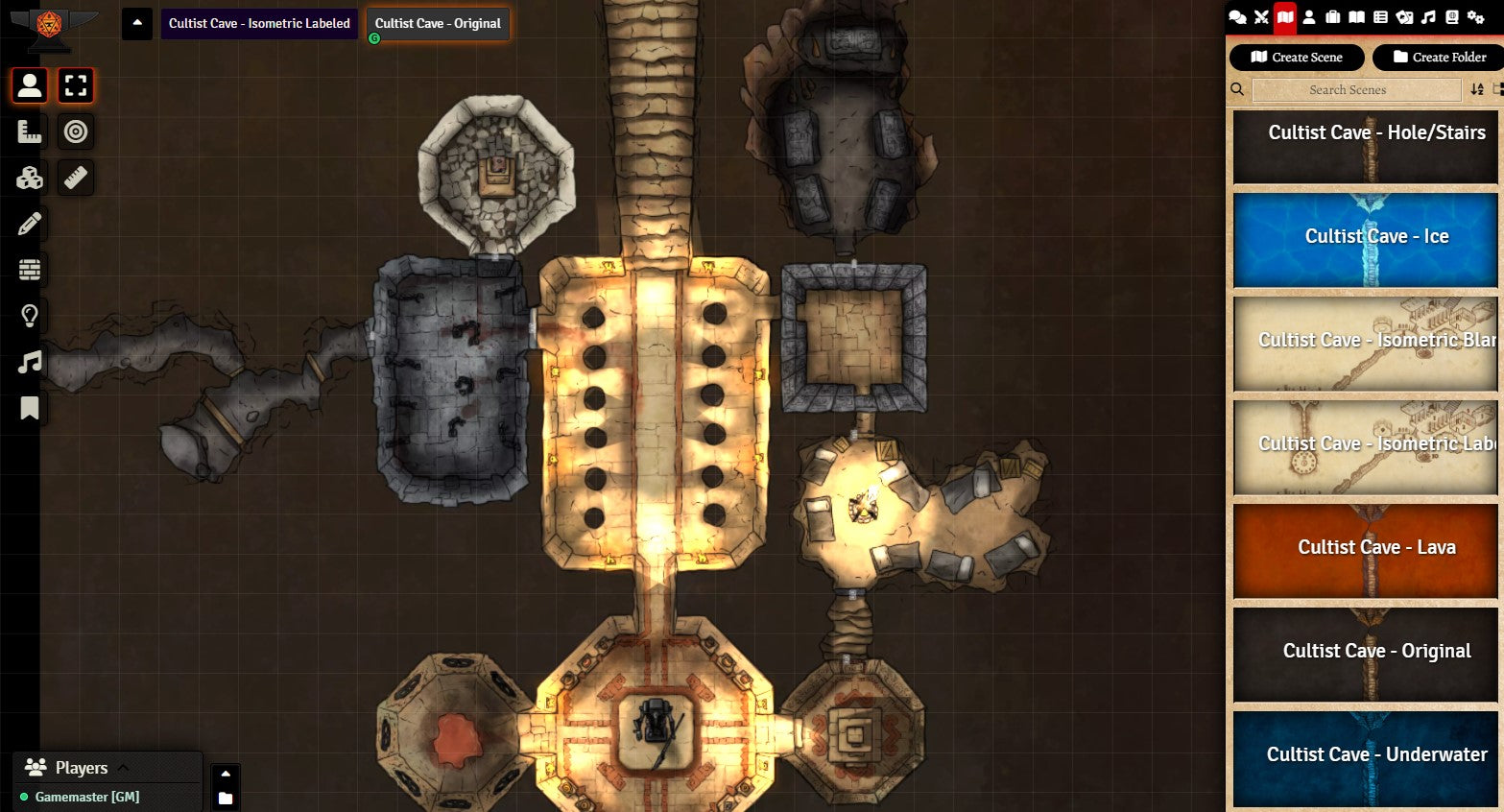Switch to the Cultist Cave - Isometric Labeled scene tab
Viewport: 1504px width, 812px height.
pyautogui.click(x=258, y=24)
